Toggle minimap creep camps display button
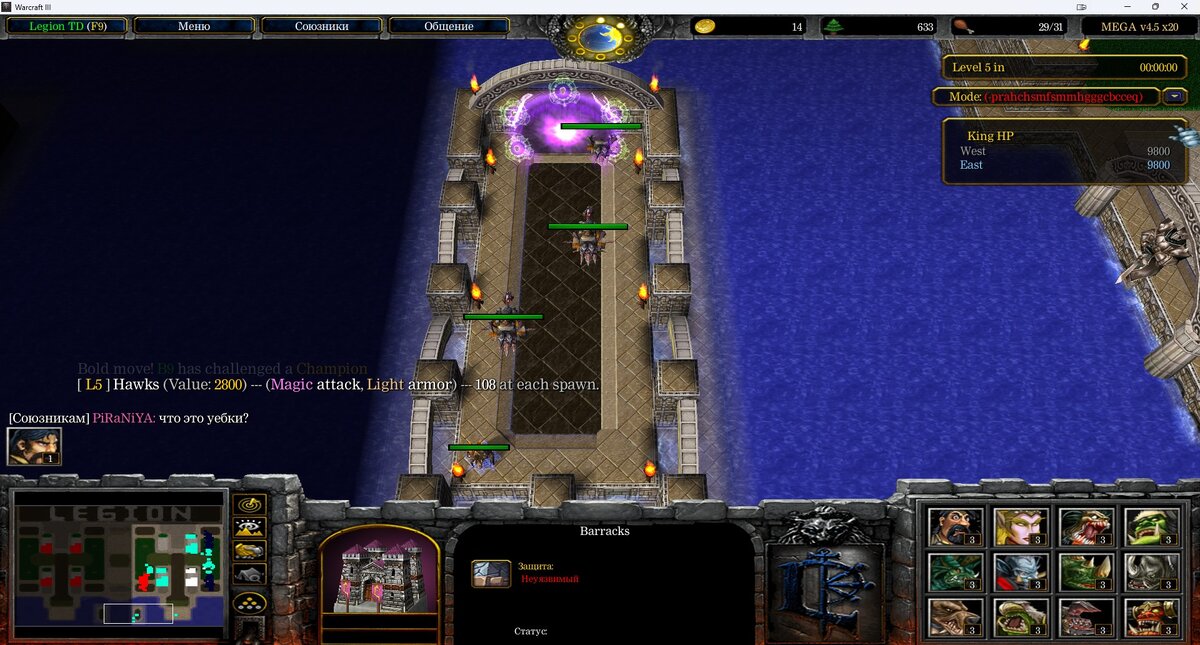The width and height of the screenshot is (1200, 645). (x=249, y=574)
